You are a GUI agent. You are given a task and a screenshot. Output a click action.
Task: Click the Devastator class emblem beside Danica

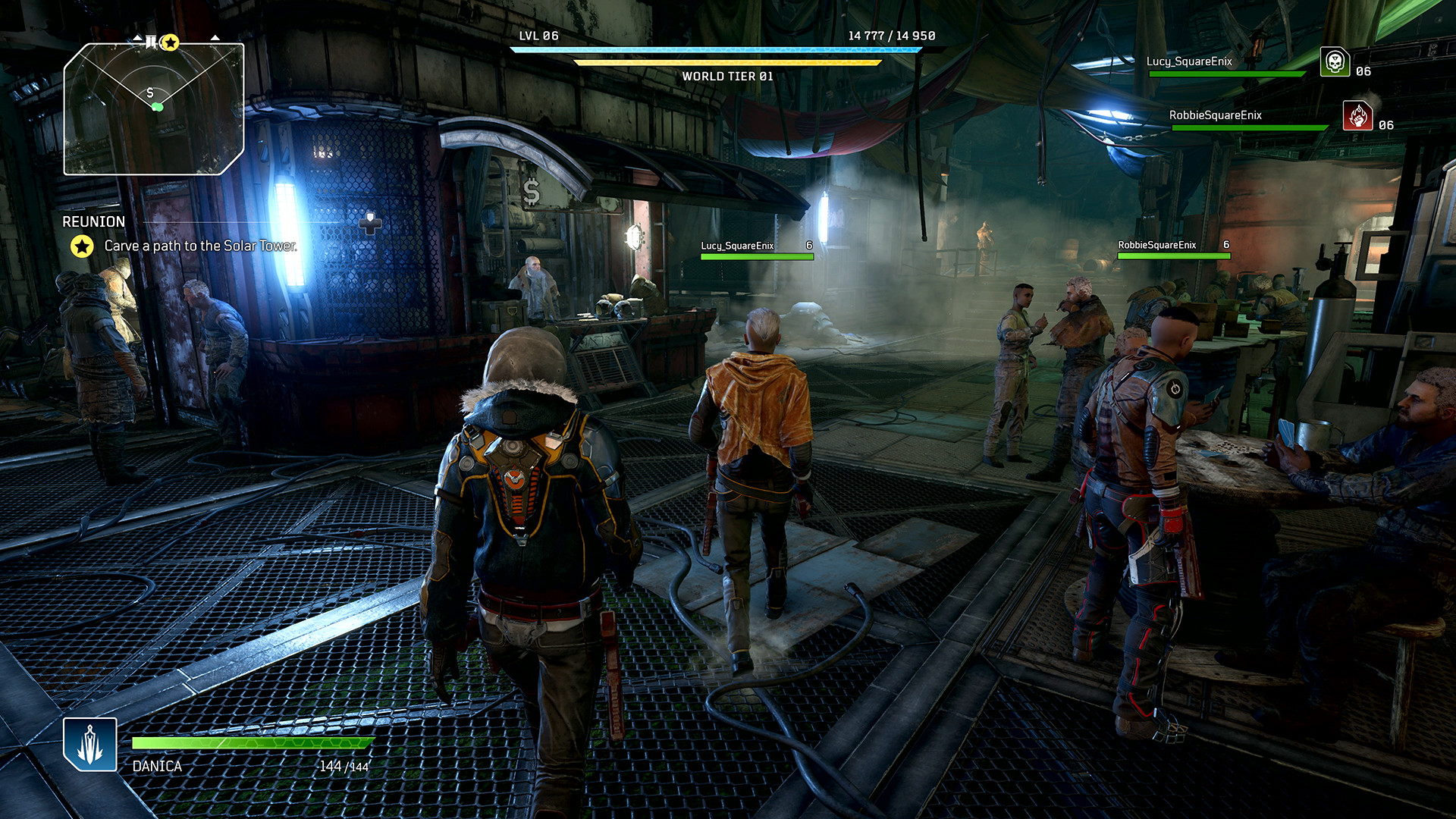pos(90,744)
